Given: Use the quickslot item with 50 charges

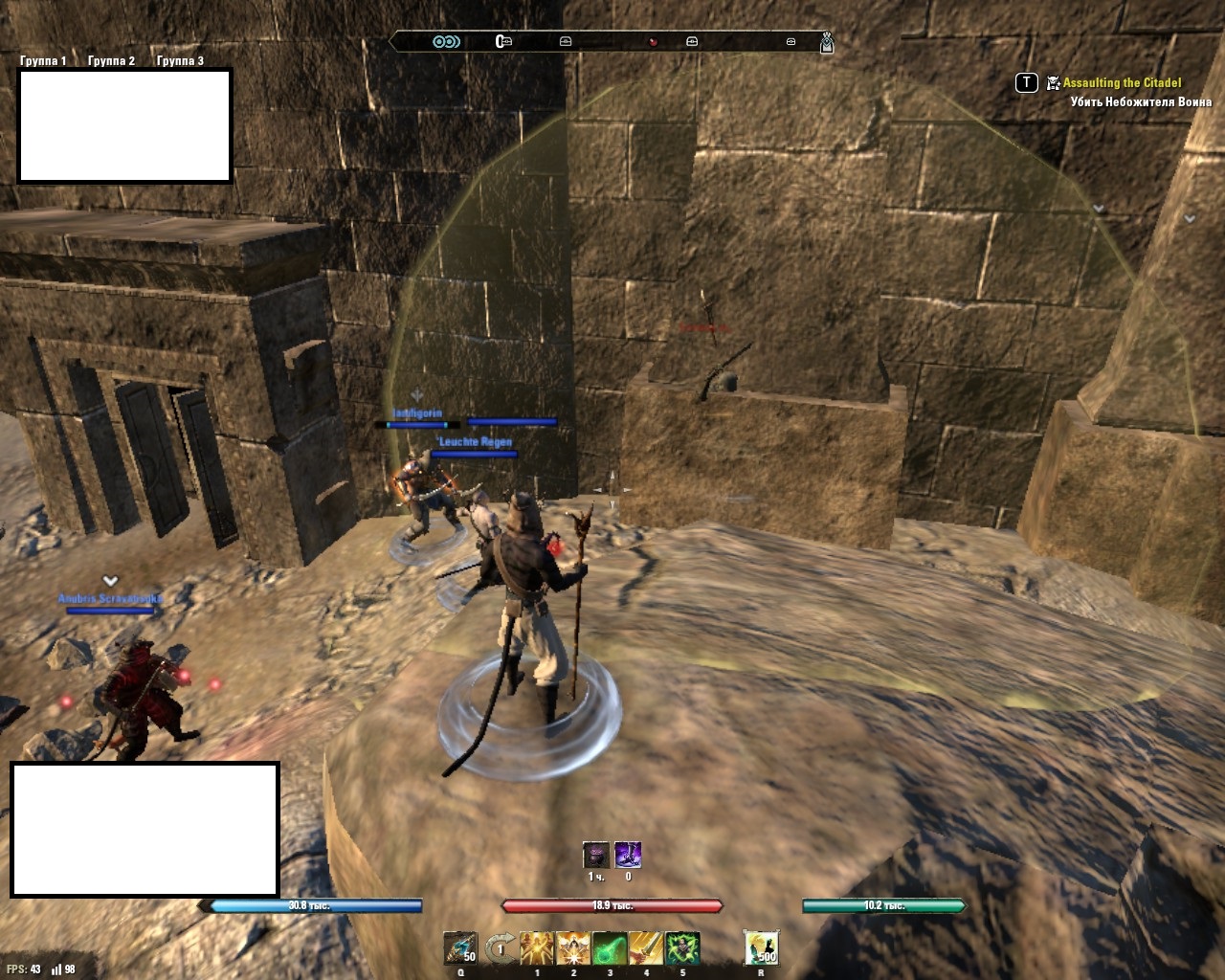Looking at the screenshot, I should coord(460,948).
